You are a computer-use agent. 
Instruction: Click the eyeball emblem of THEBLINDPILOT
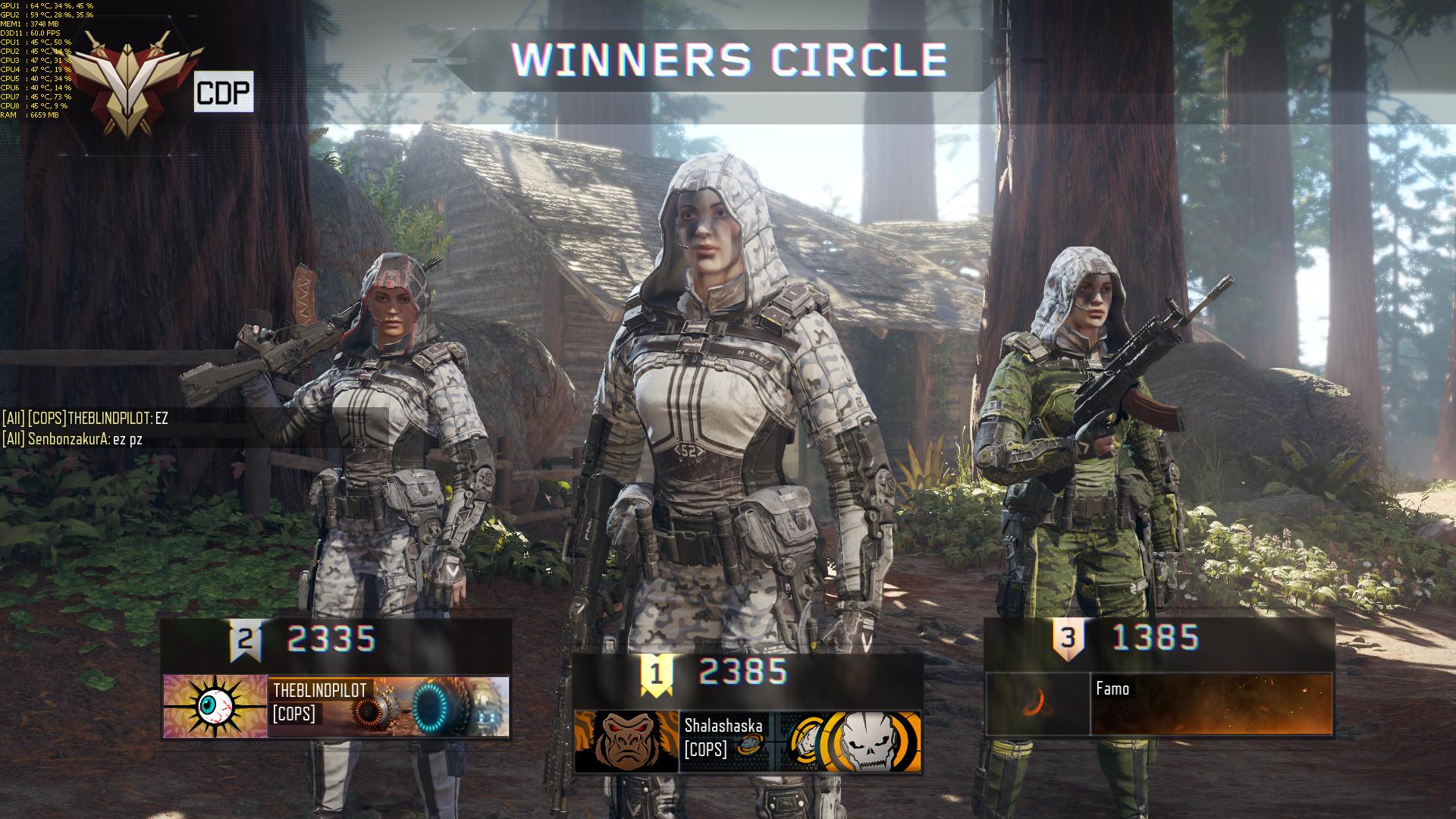pyautogui.click(x=215, y=707)
